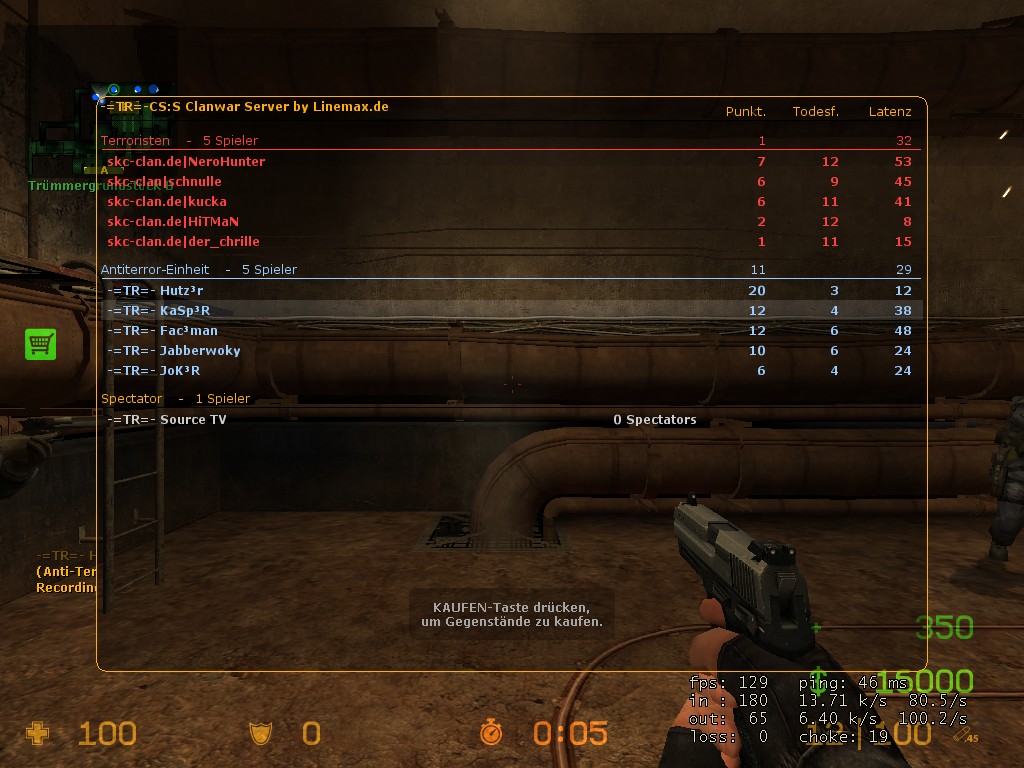Select the skc-clan.de|schnulle scoreboard row

(164, 181)
